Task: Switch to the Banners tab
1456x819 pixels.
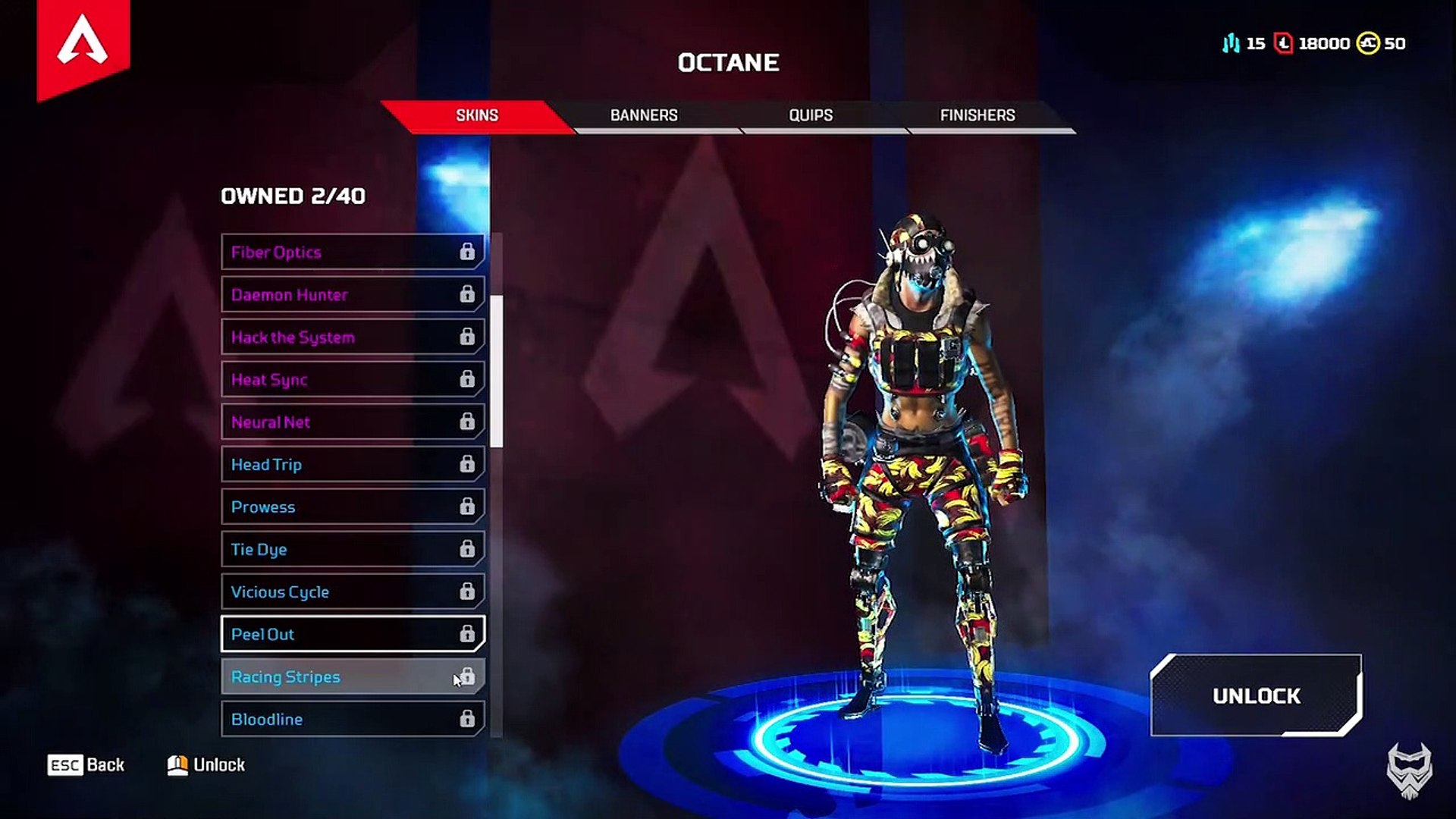Action: [644, 115]
